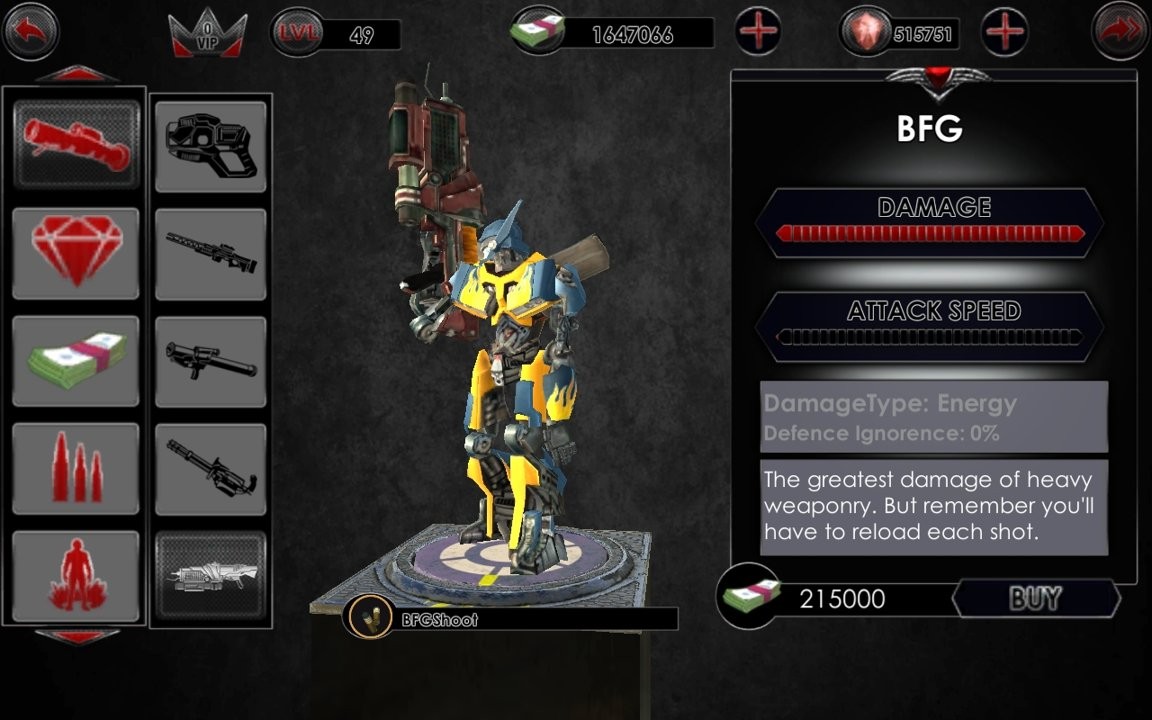This screenshot has height=720, width=1152.
Task: Buy the BFG weapon
Action: click(x=1035, y=599)
